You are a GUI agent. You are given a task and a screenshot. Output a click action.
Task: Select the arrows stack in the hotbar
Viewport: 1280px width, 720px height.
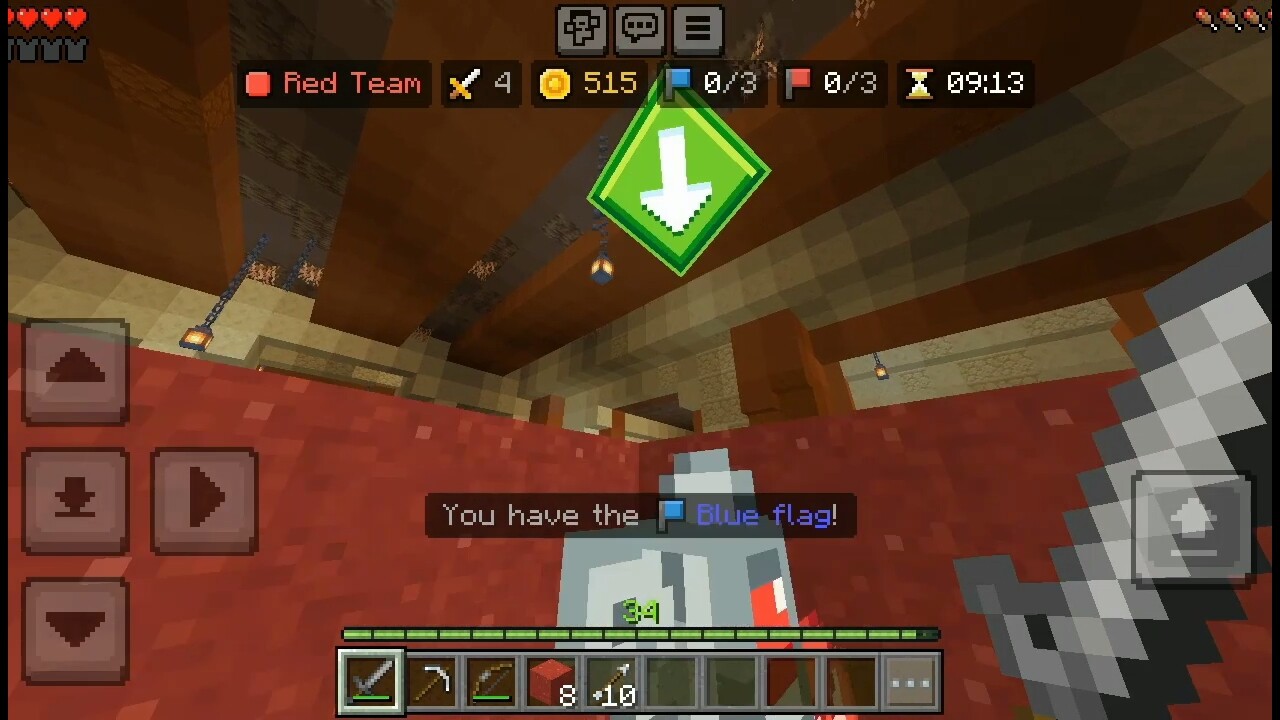point(612,682)
